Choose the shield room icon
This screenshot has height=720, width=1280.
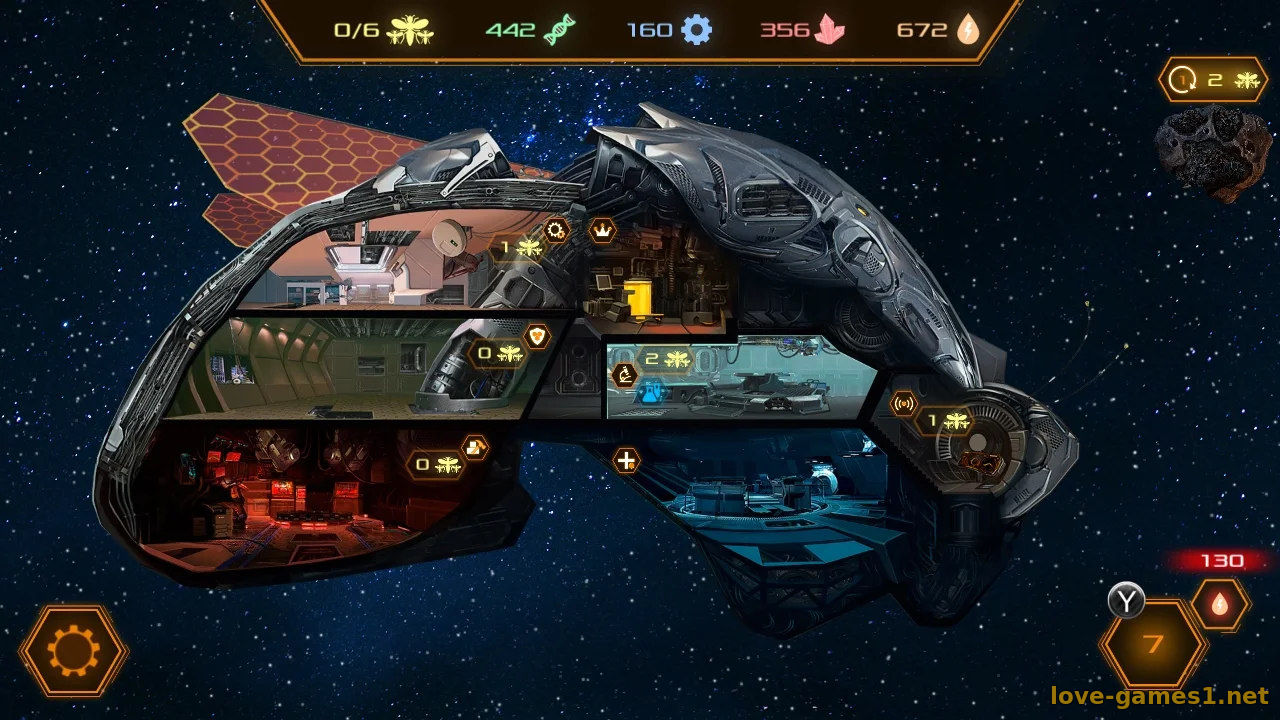click(x=538, y=336)
